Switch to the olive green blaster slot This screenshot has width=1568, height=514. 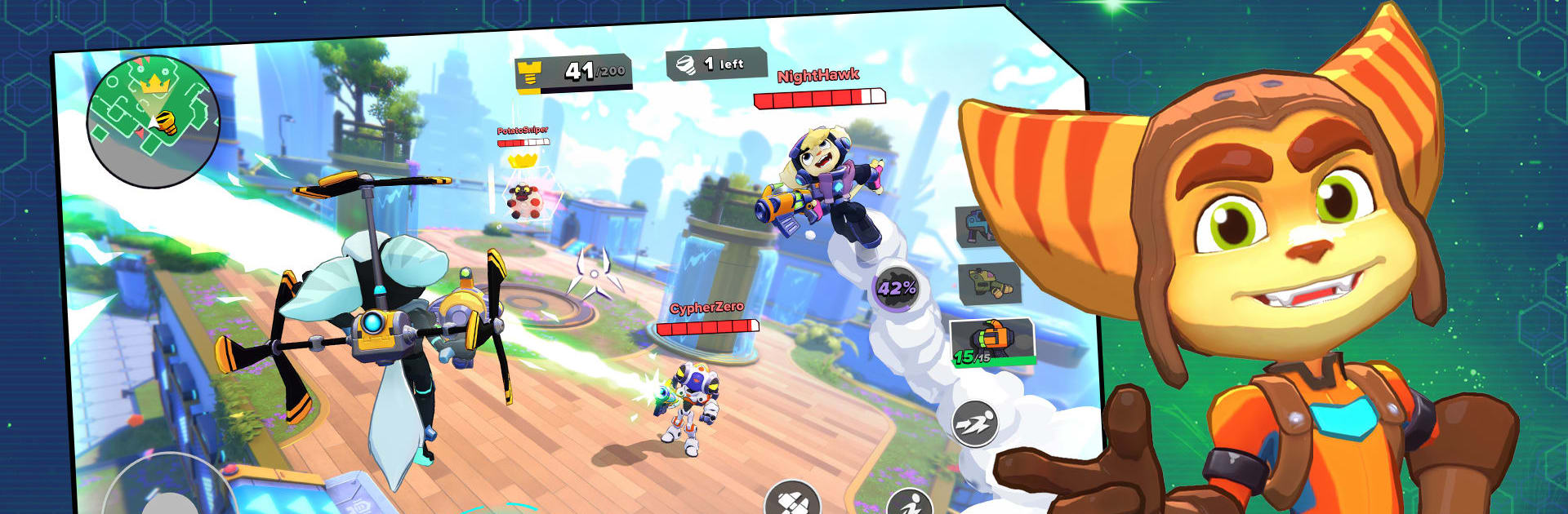pyautogui.click(x=988, y=283)
